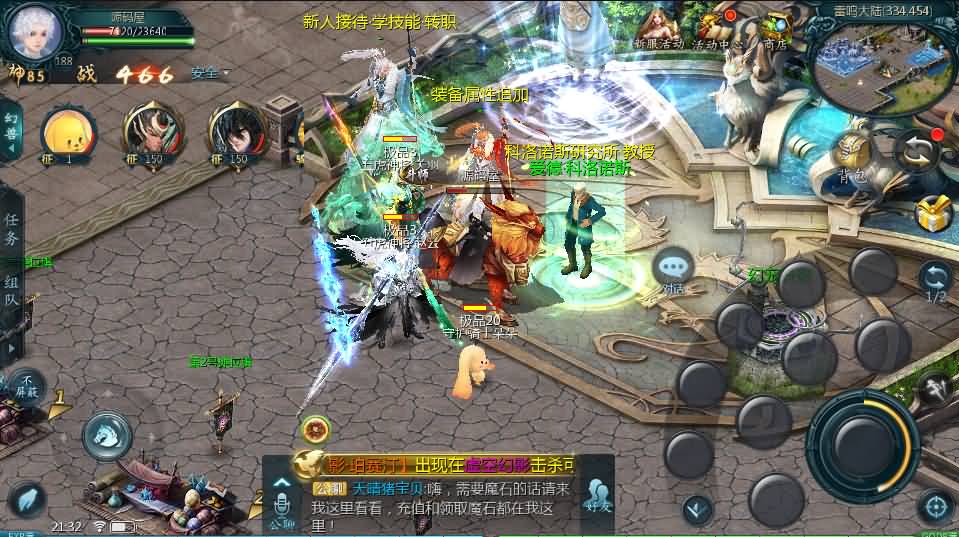Tap the horse head mount button
The height and width of the screenshot is (537, 959).
click(x=107, y=434)
